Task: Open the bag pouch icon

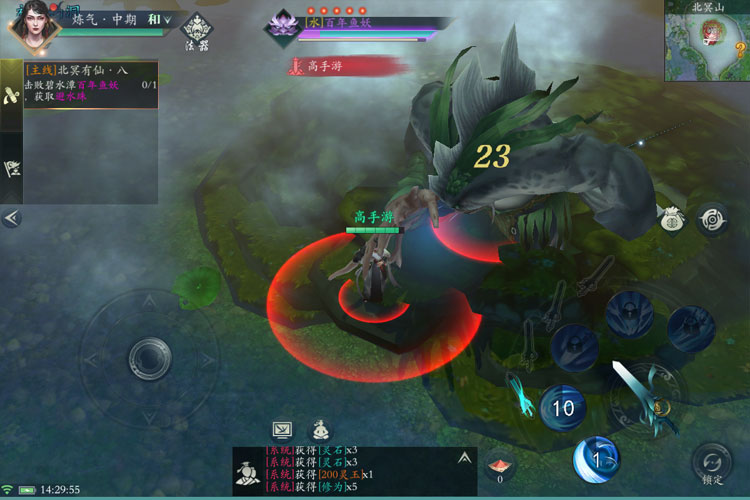Action: (x=669, y=216)
